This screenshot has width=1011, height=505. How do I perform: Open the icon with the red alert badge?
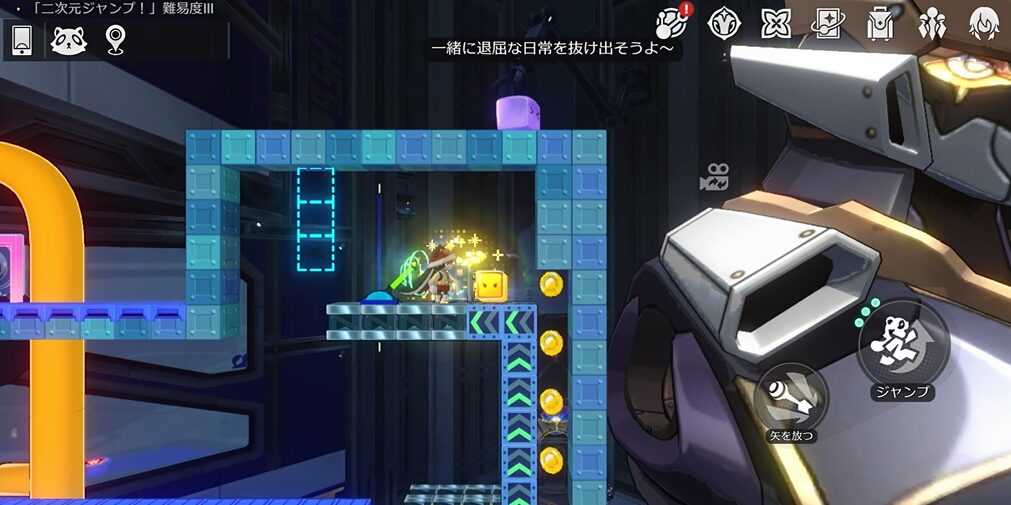point(672,22)
